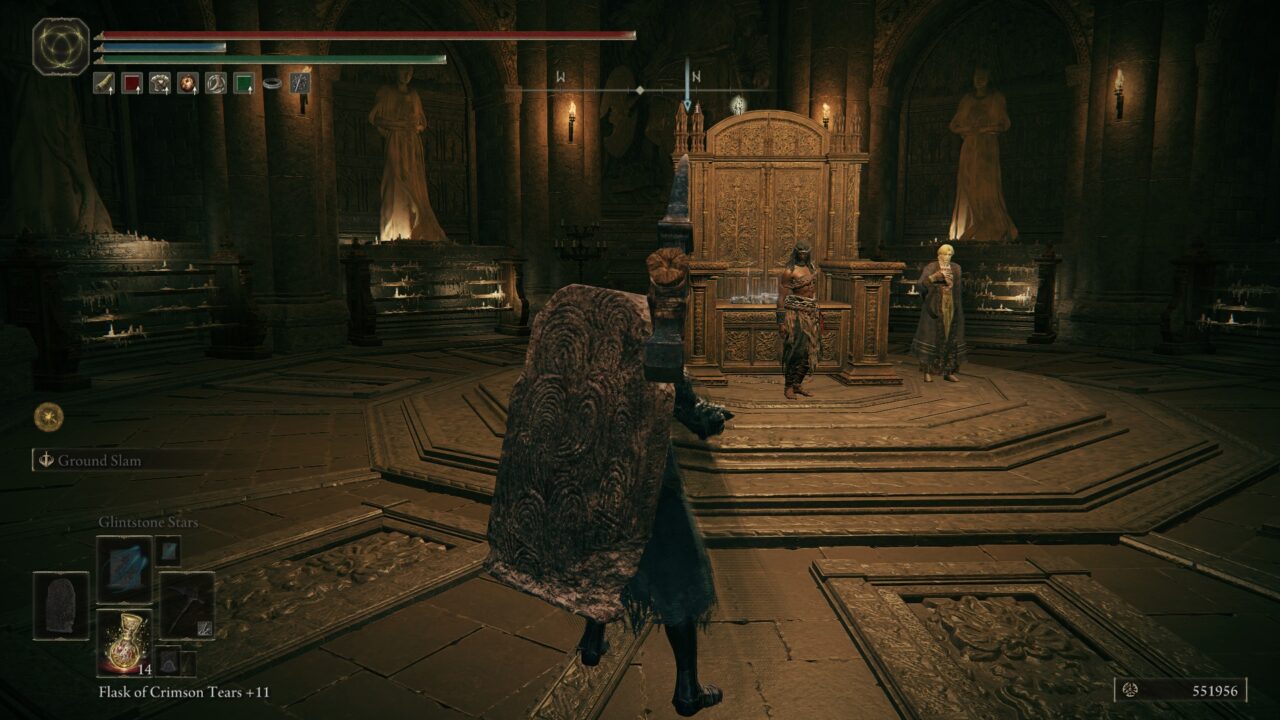This screenshot has height=720, width=1280.
Task: Click the compass bar at top
Action: tap(640, 90)
